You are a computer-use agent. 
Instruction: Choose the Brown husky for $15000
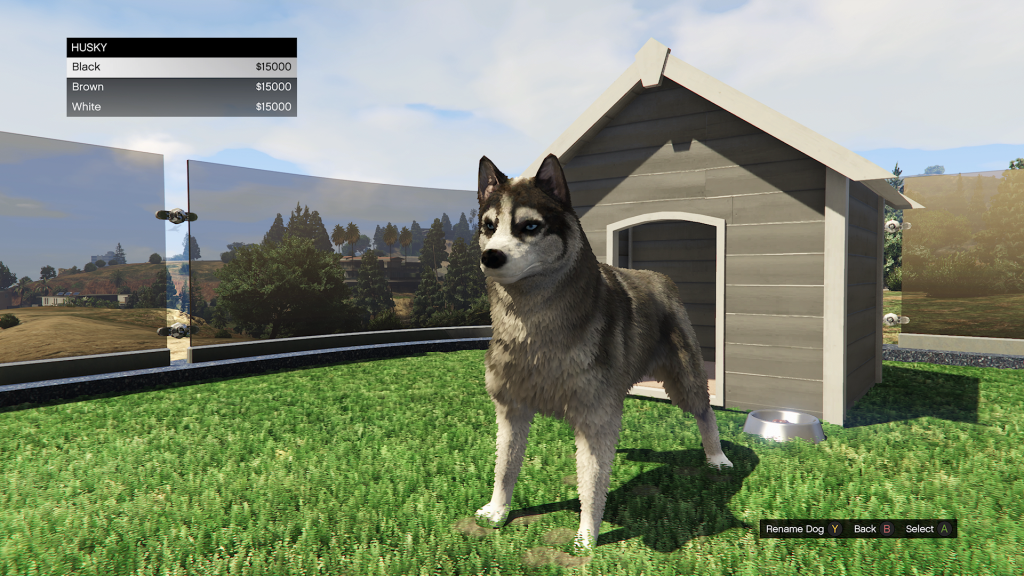click(x=181, y=87)
